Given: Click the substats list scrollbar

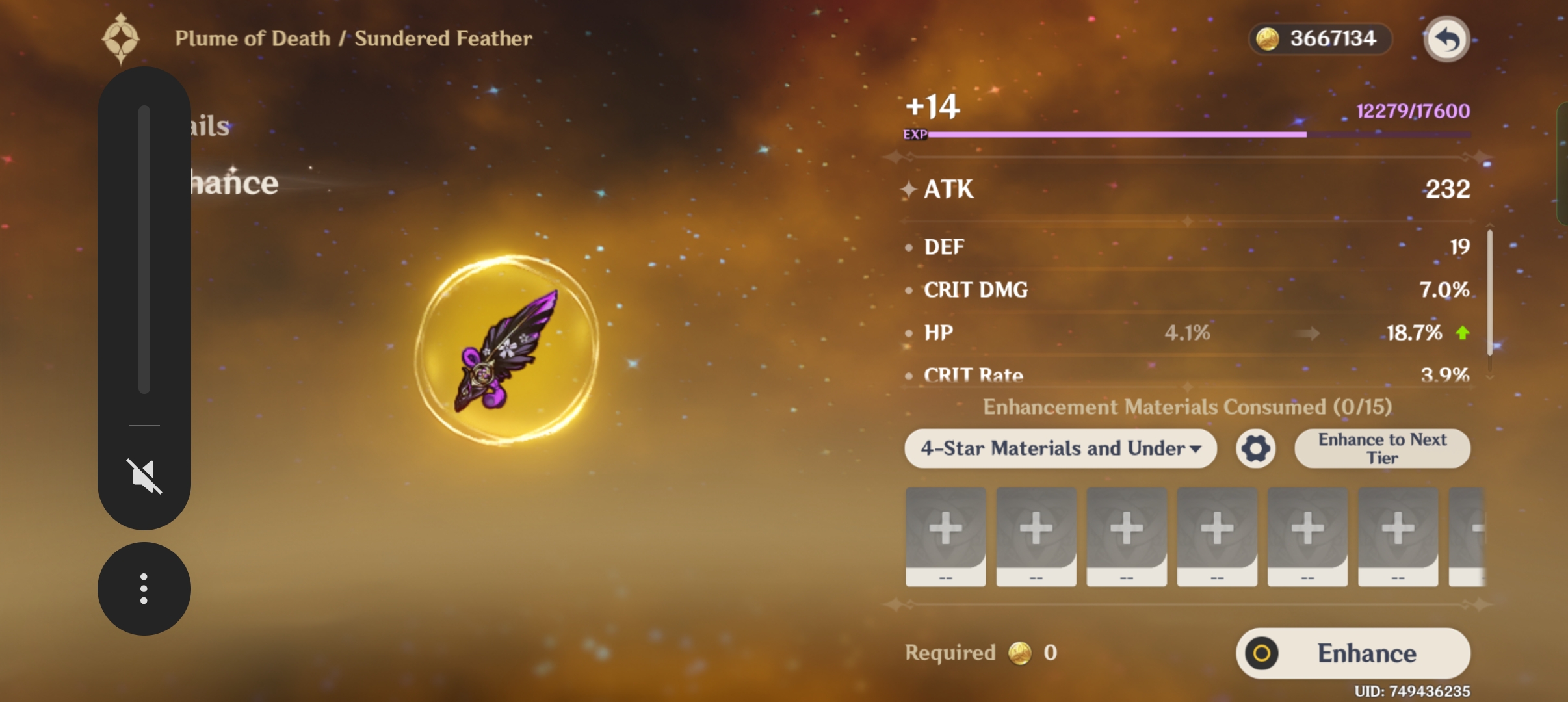Looking at the screenshot, I should click(1489, 292).
